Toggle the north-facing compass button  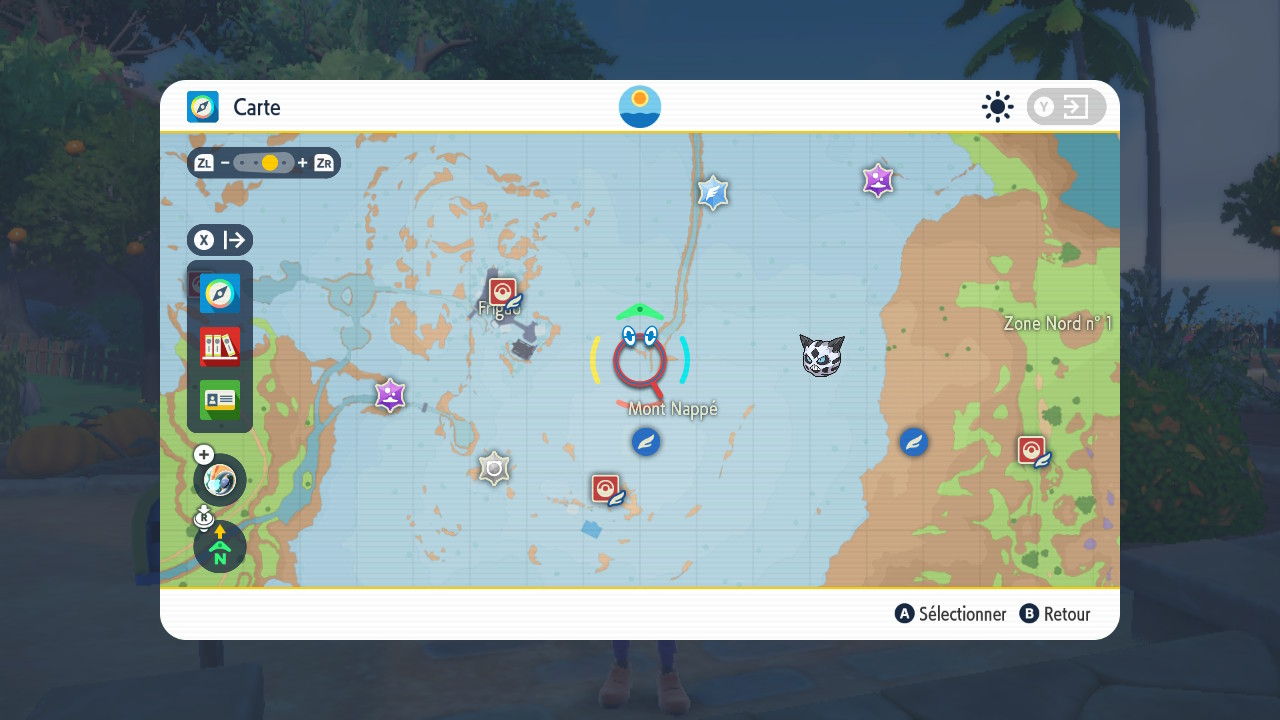click(x=220, y=547)
